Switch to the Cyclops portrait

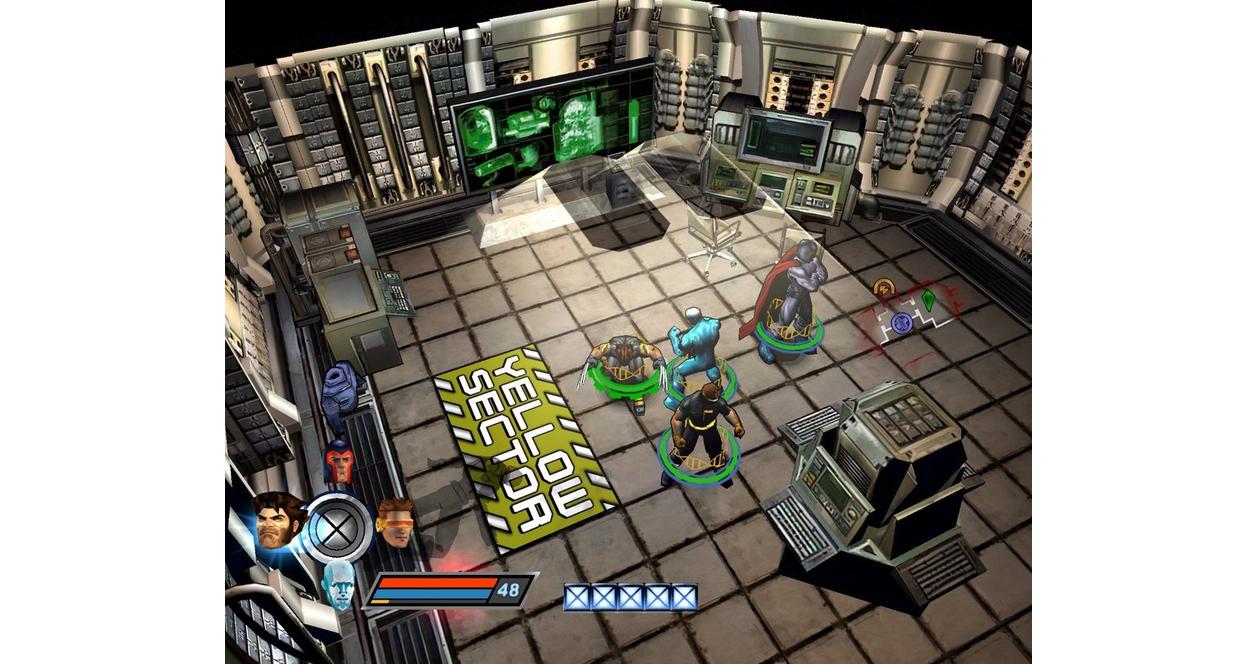pos(395,521)
